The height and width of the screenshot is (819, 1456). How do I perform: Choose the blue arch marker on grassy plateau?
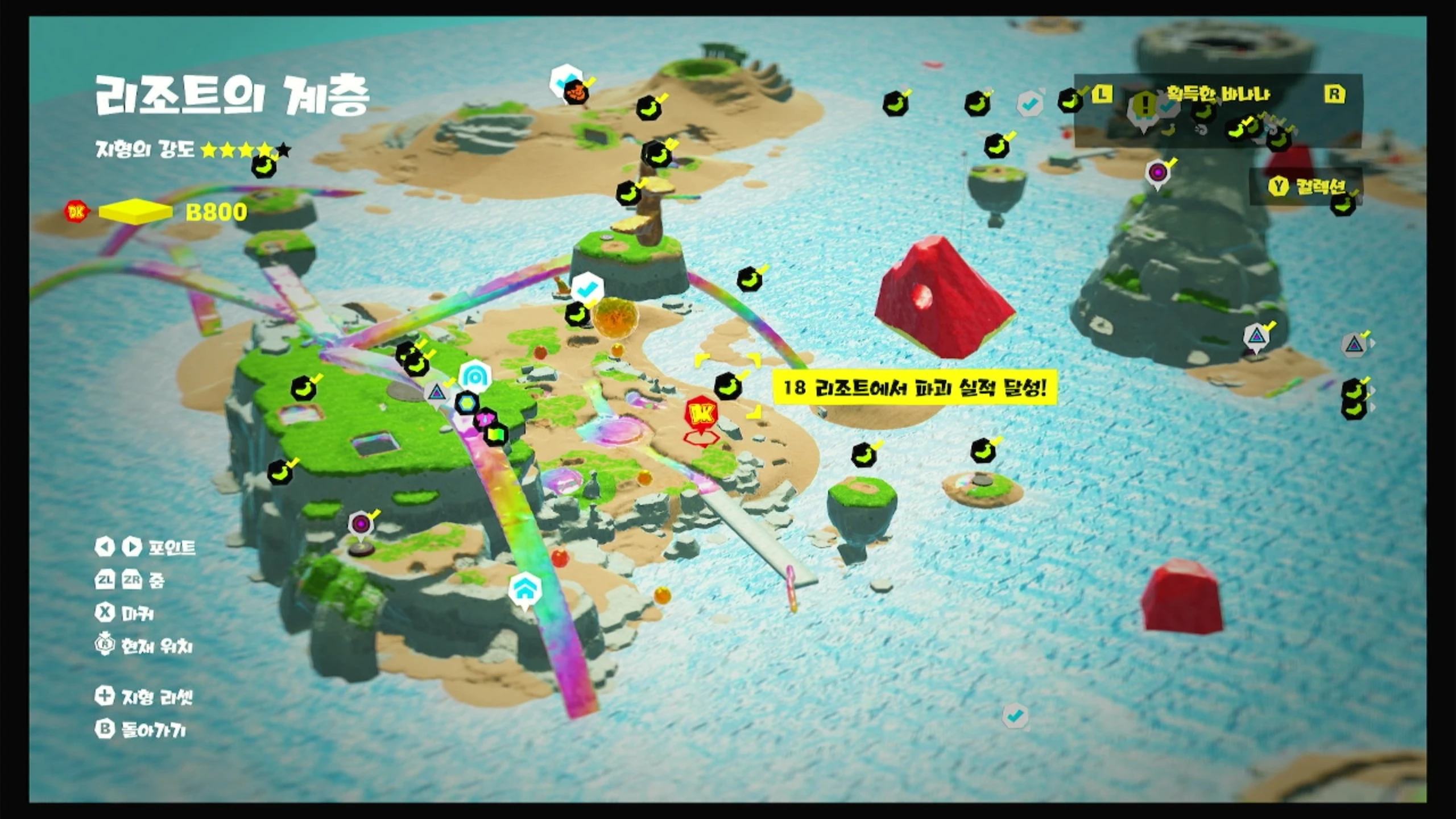[474, 375]
